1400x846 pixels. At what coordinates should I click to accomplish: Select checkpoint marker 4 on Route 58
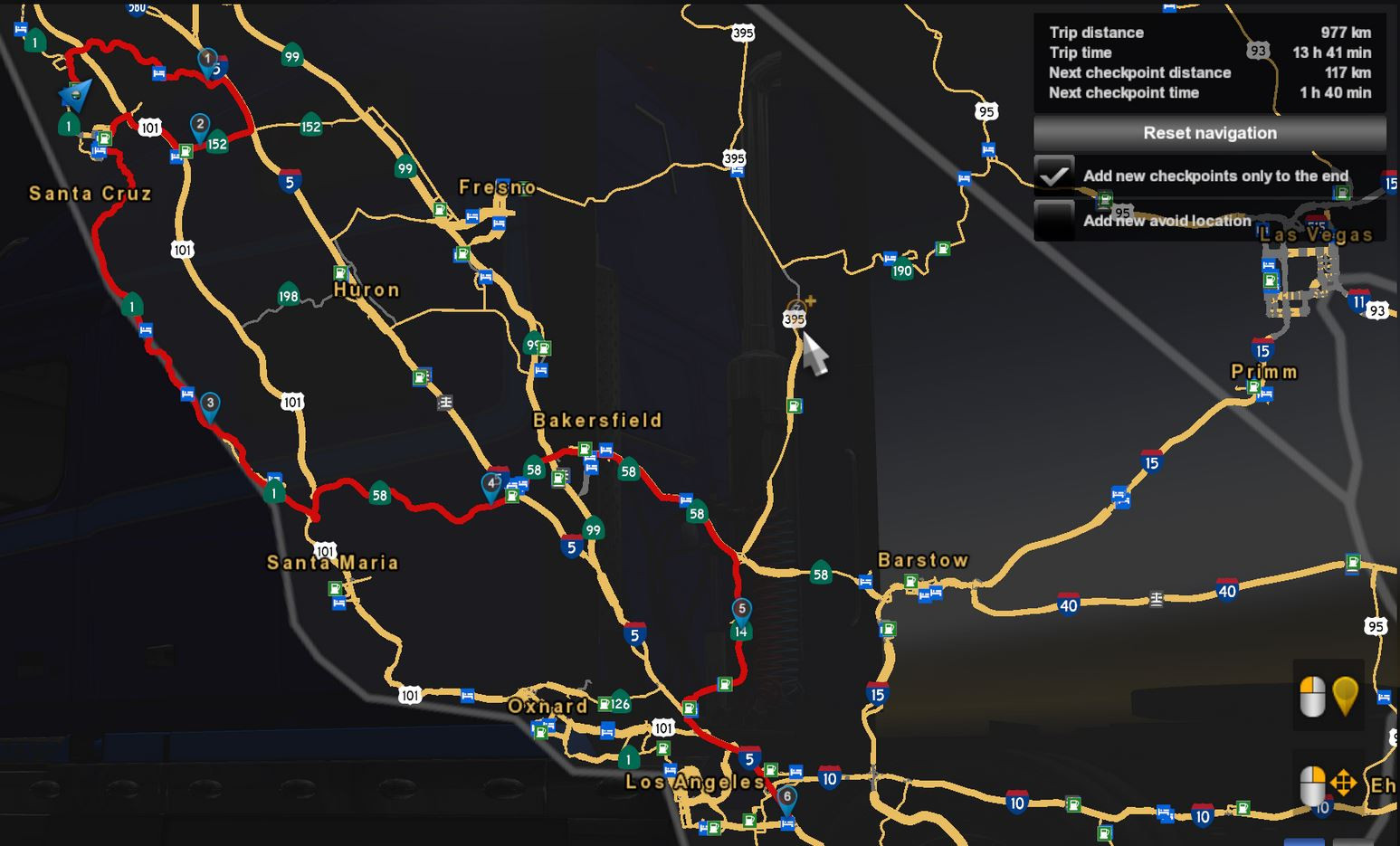(492, 484)
